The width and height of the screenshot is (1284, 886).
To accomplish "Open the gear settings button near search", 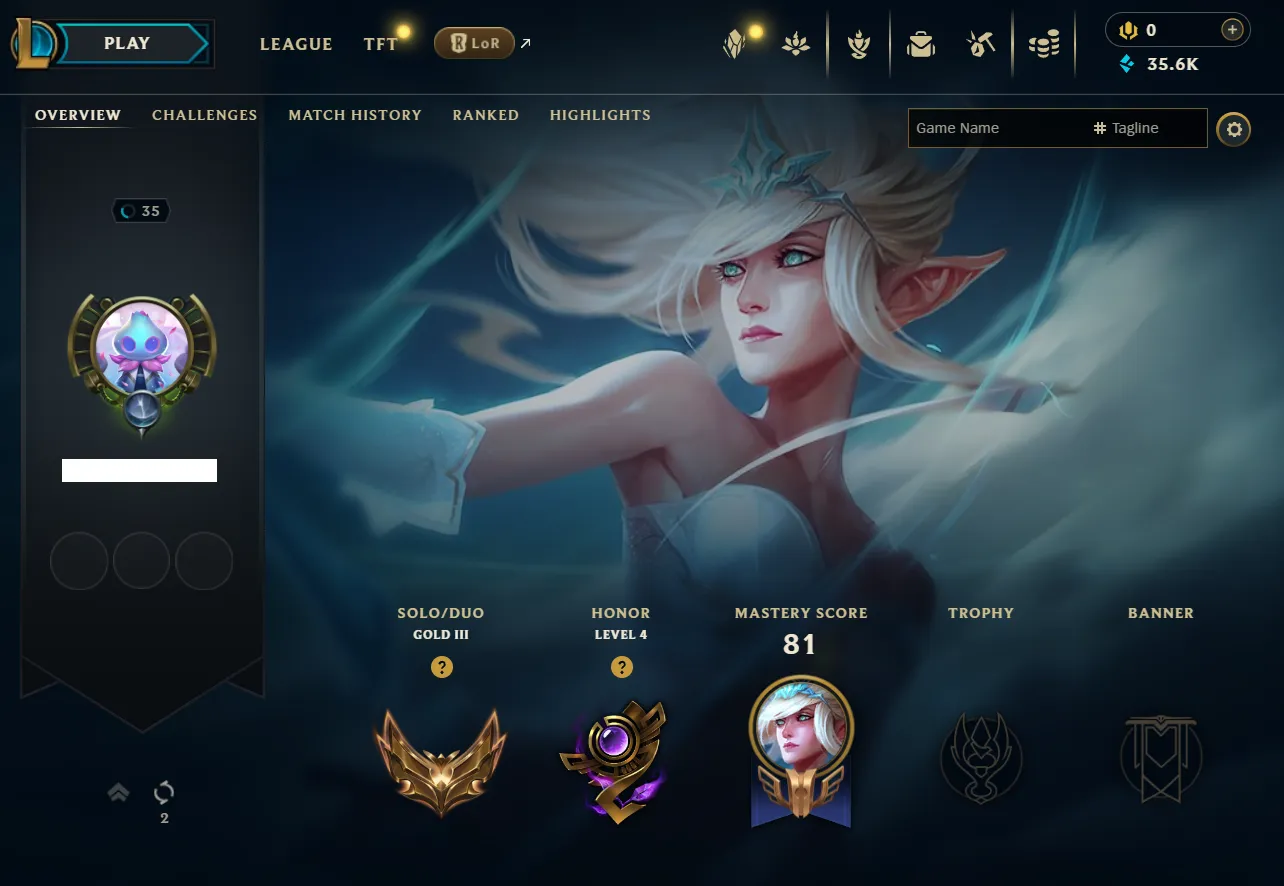I will click(1234, 129).
